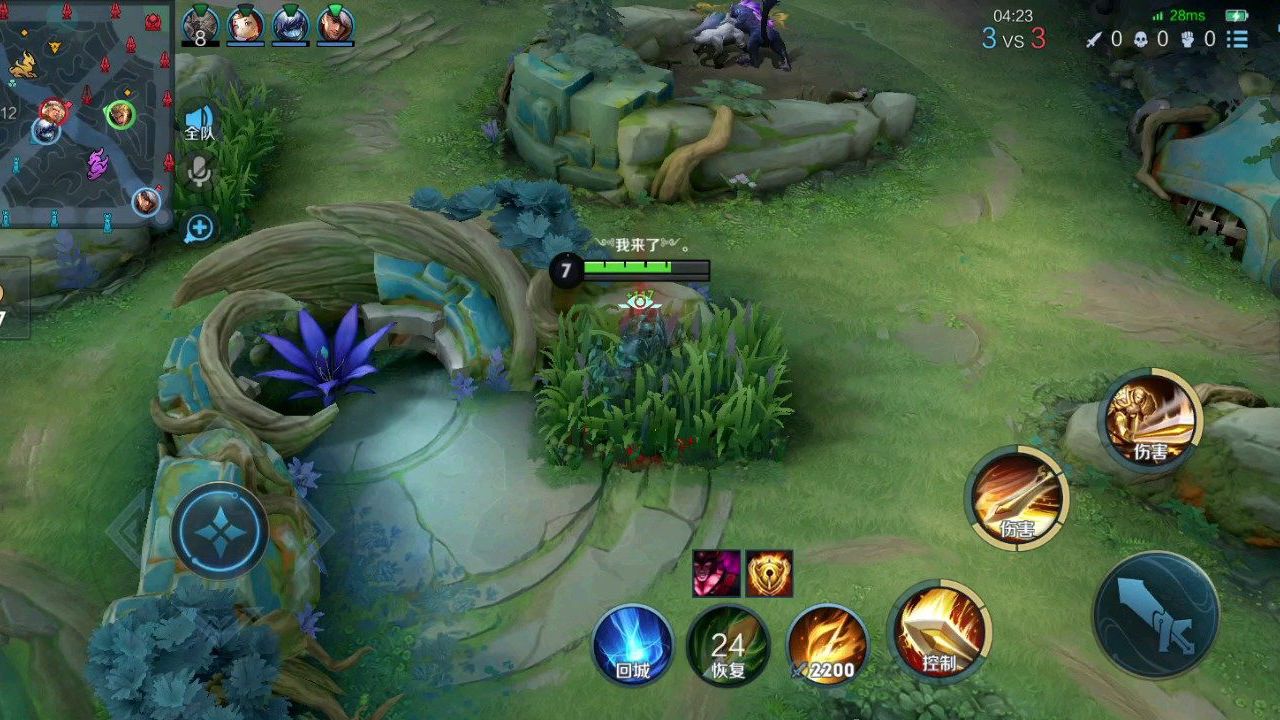Use the 恢复 heal ability
The width and height of the screenshot is (1280, 720).
(728, 646)
